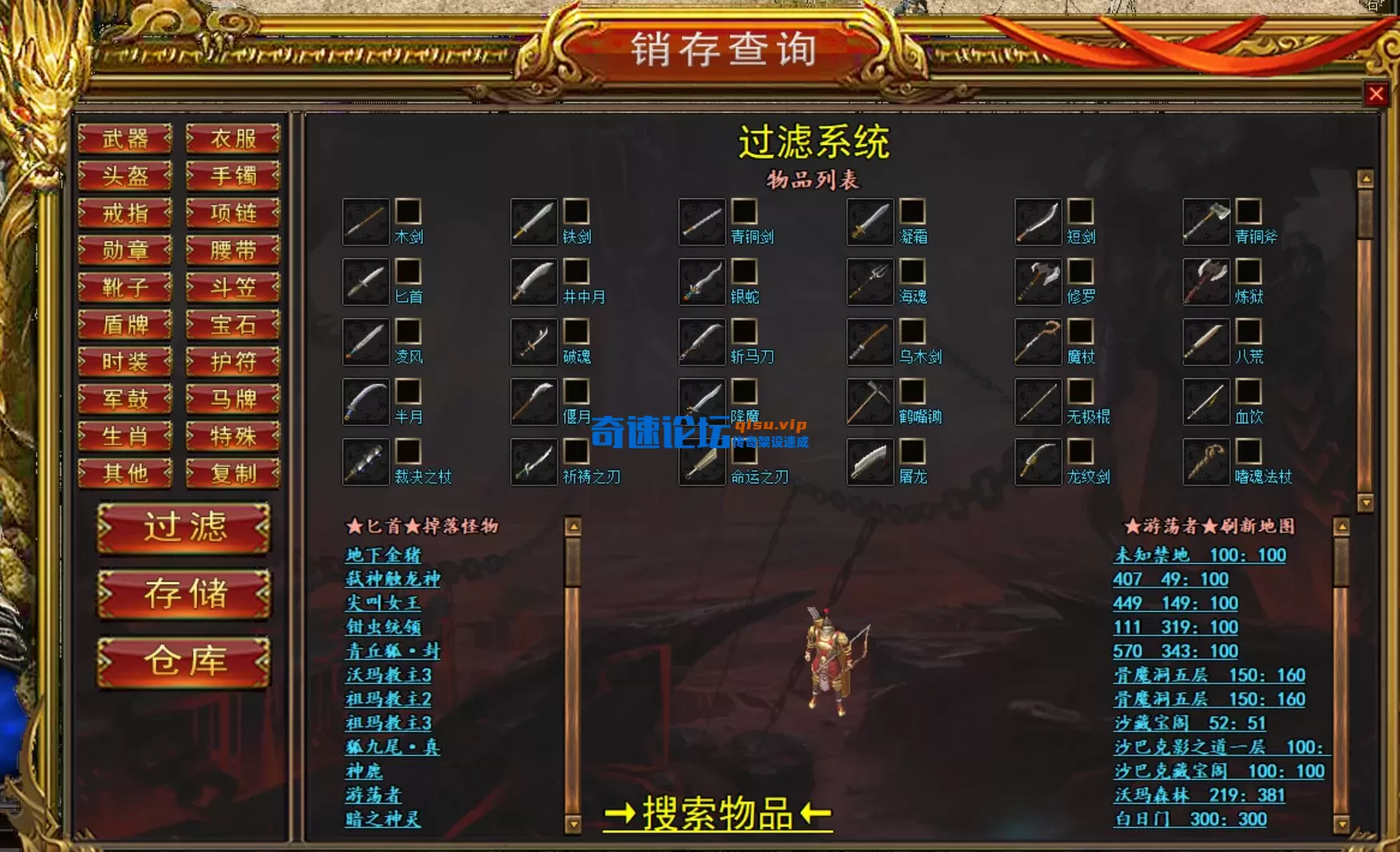Select the 木剑 wooden sword item icon
This screenshot has width=1400, height=852.
click(364, 223)
